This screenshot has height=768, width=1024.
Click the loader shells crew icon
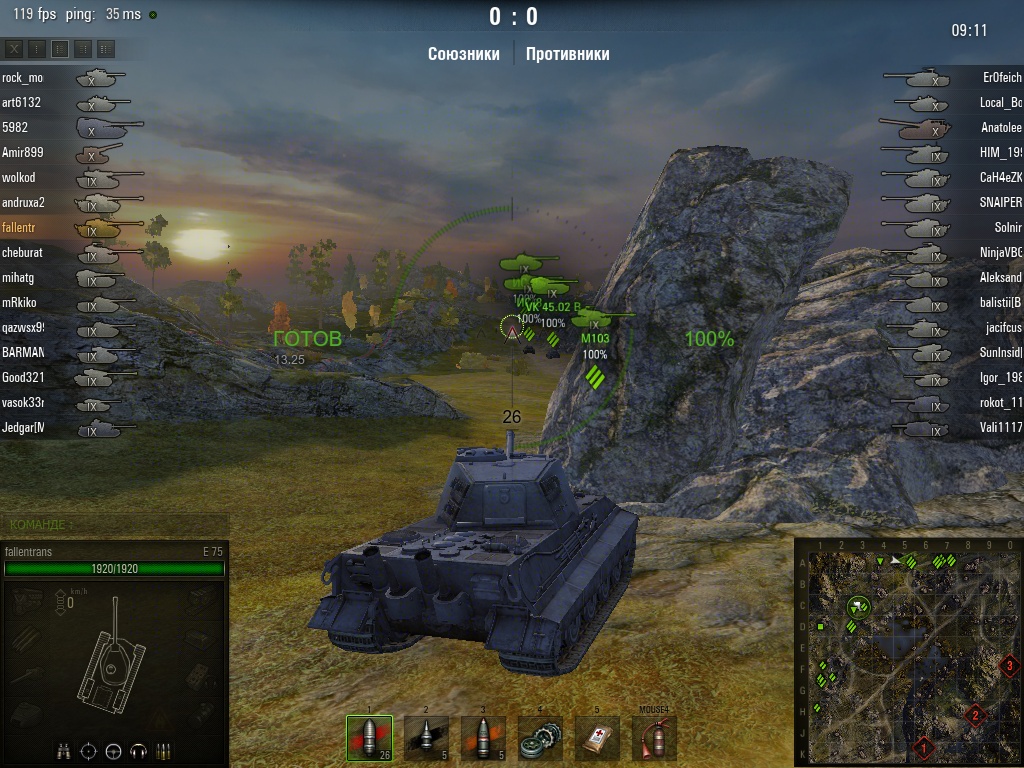(x=163, y=750)
